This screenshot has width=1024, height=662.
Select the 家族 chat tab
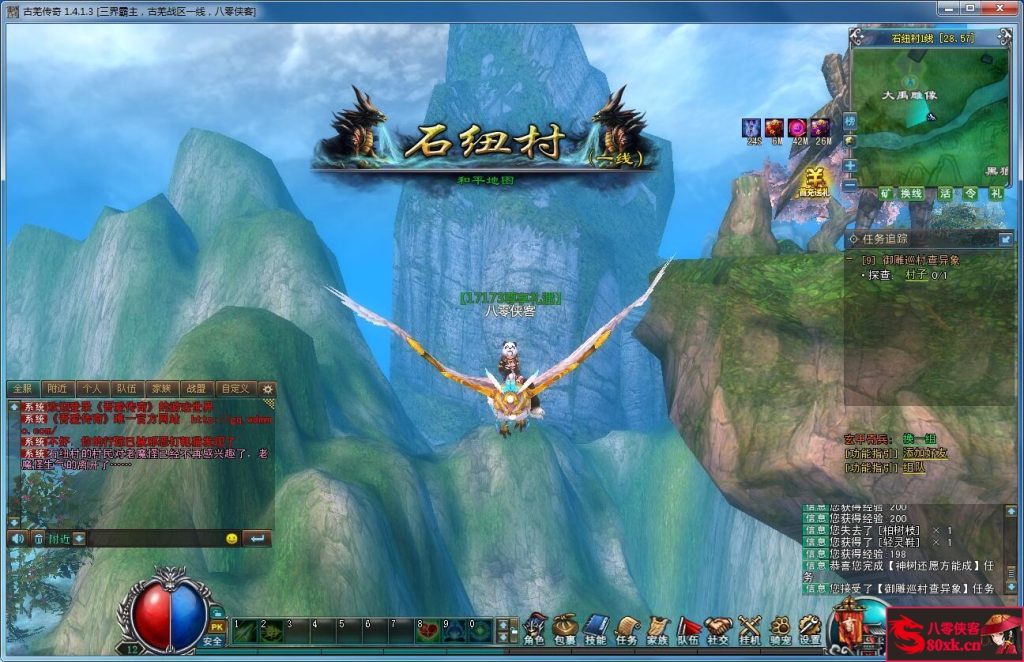coord(160,388)
